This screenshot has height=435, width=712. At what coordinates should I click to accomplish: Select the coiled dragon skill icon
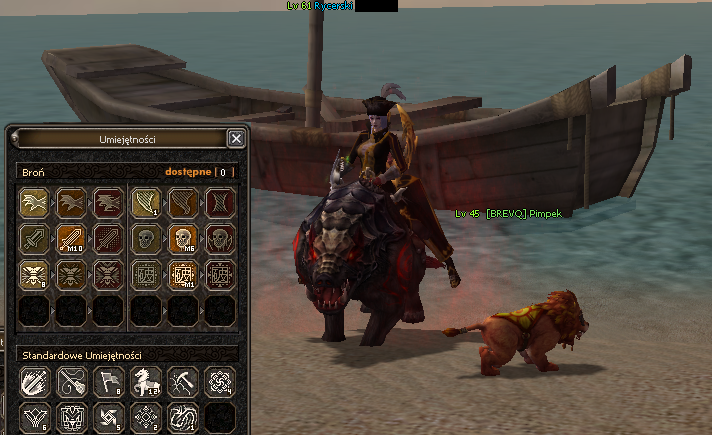click(182, 417)
